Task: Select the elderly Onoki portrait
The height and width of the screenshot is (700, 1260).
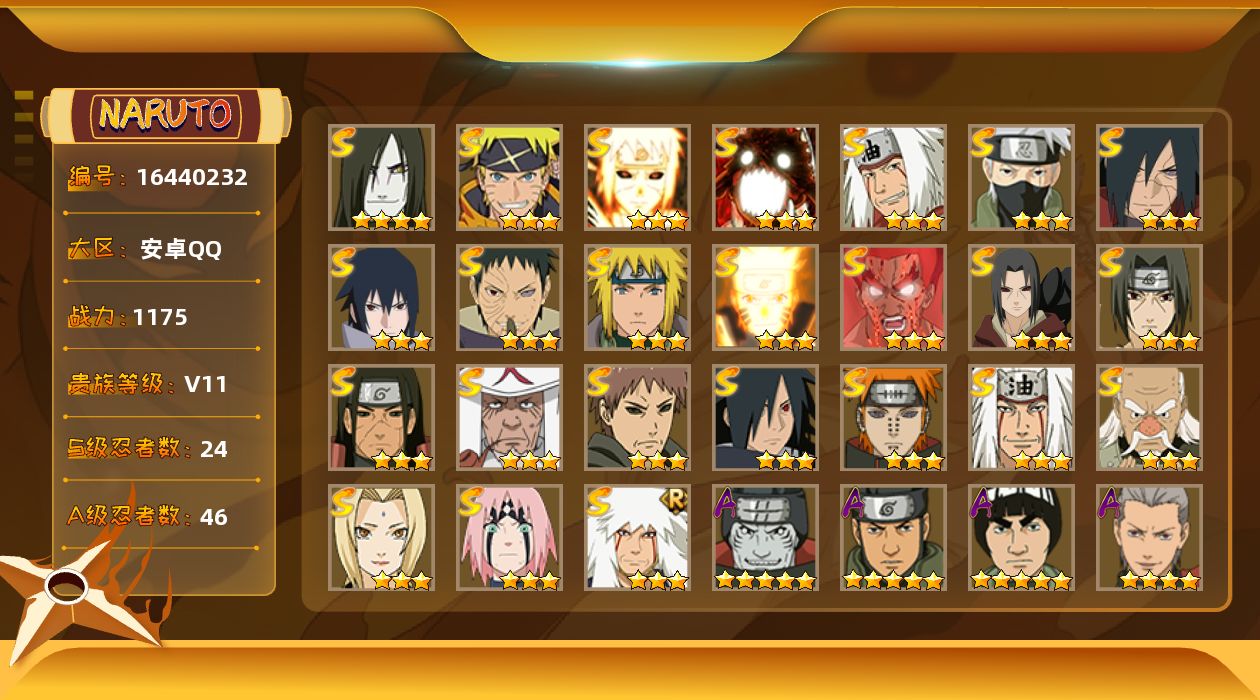Action: (x=1149, y=417)
